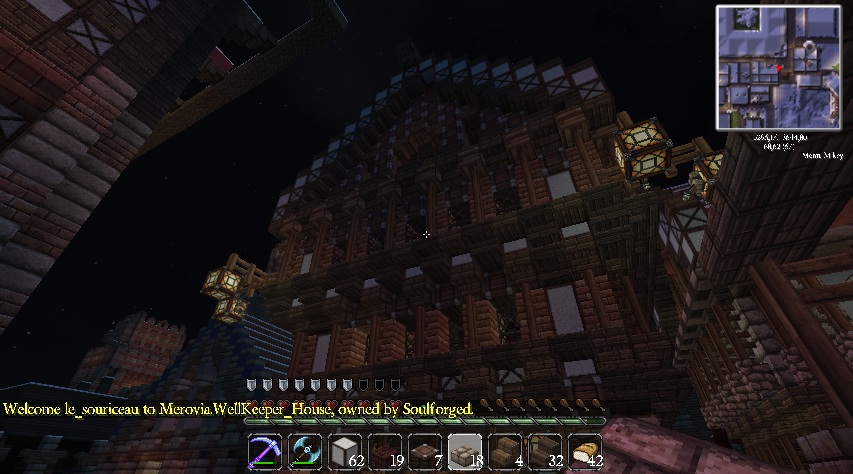Choose the wooden stairs stack of 4
853x474 pixels.
[505, 452]
